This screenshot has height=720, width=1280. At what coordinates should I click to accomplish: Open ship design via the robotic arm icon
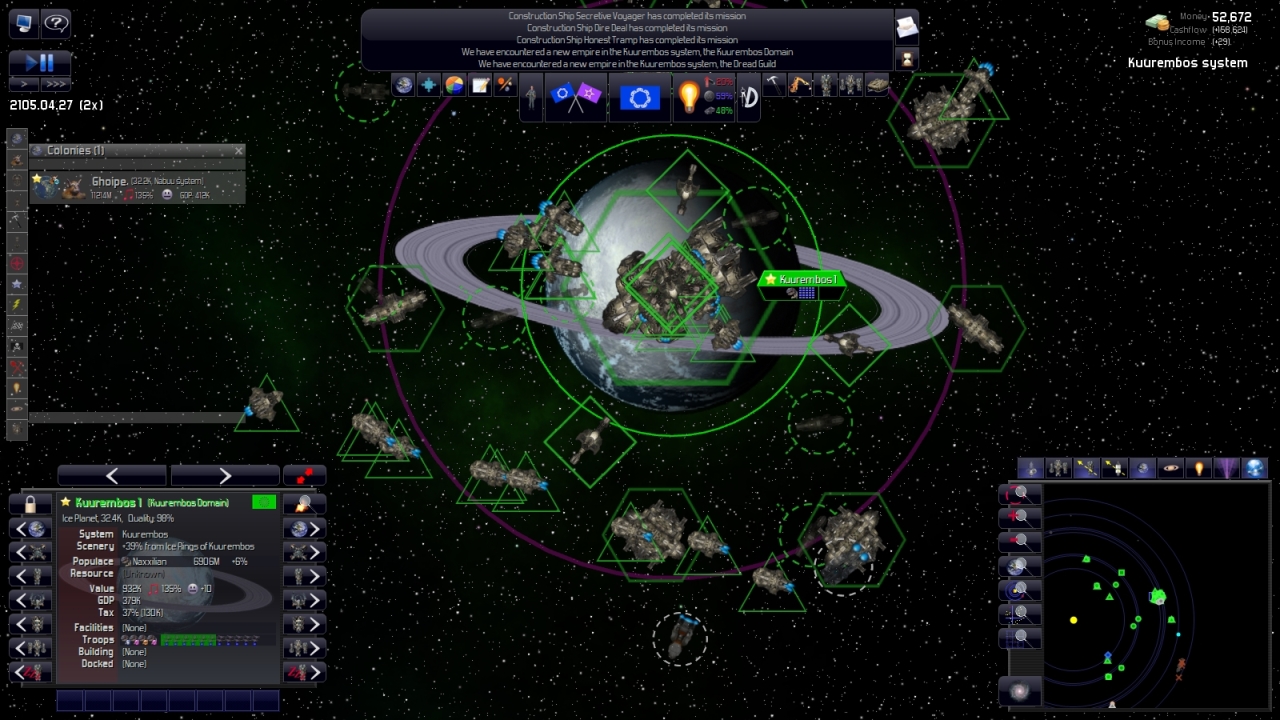(800, 84)
